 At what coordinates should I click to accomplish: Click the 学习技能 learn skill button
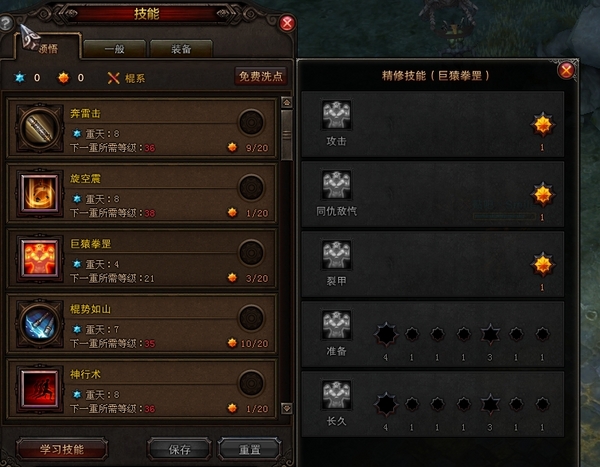[x=62, y=448]
